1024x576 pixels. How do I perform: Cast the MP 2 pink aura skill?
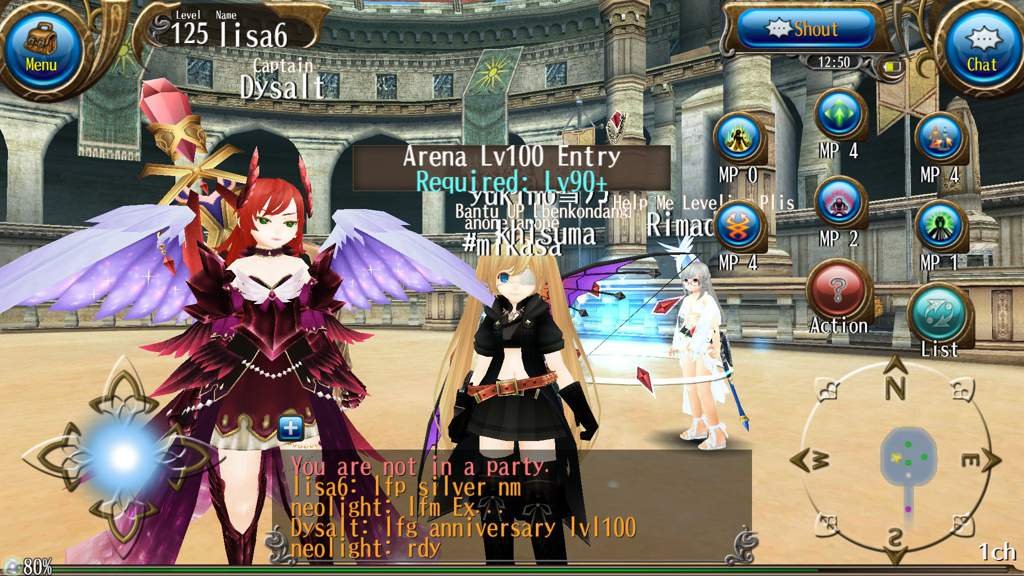click(x=839, y=203)
